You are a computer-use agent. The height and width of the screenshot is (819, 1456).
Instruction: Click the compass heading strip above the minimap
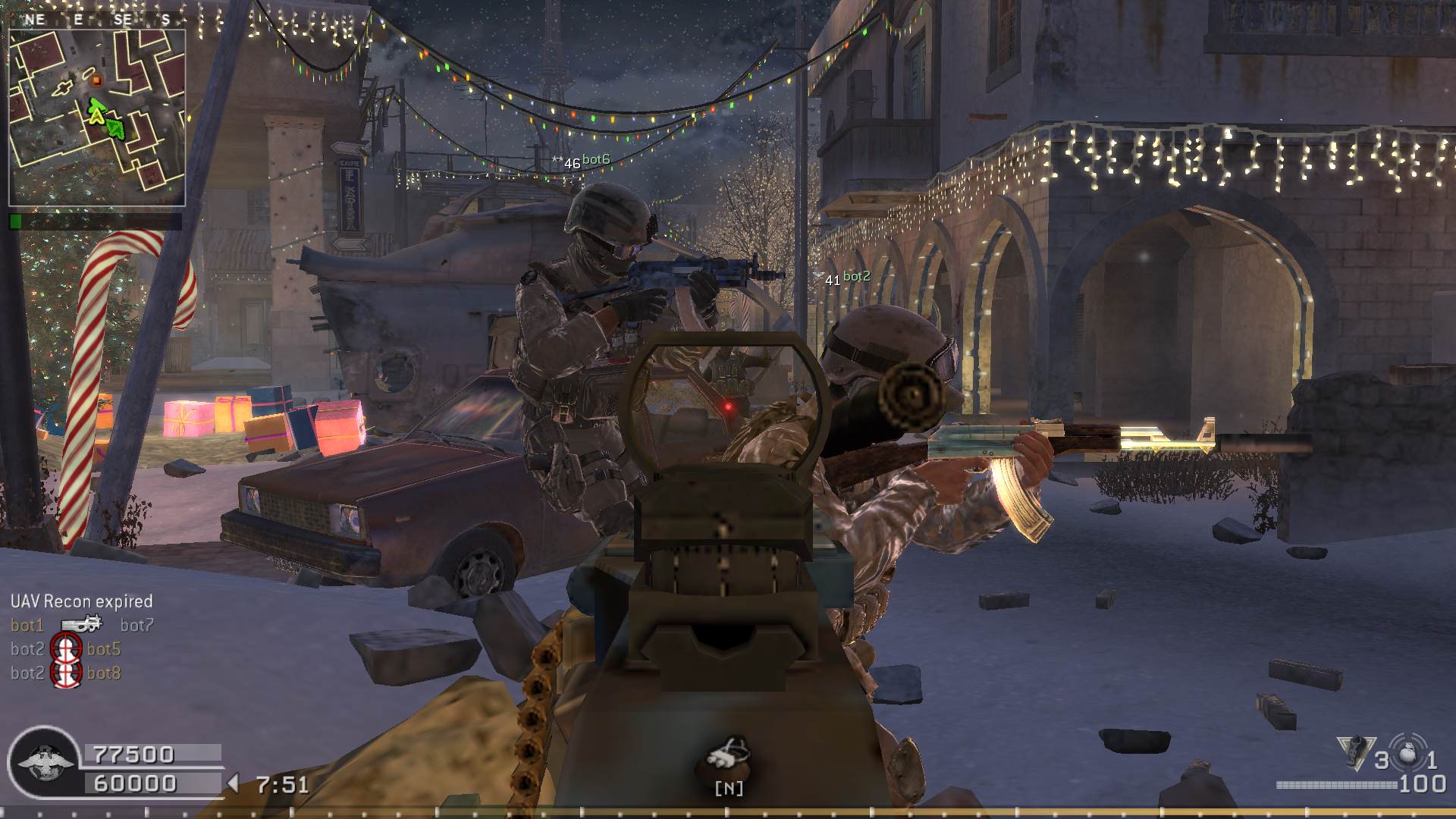(97, 20)
